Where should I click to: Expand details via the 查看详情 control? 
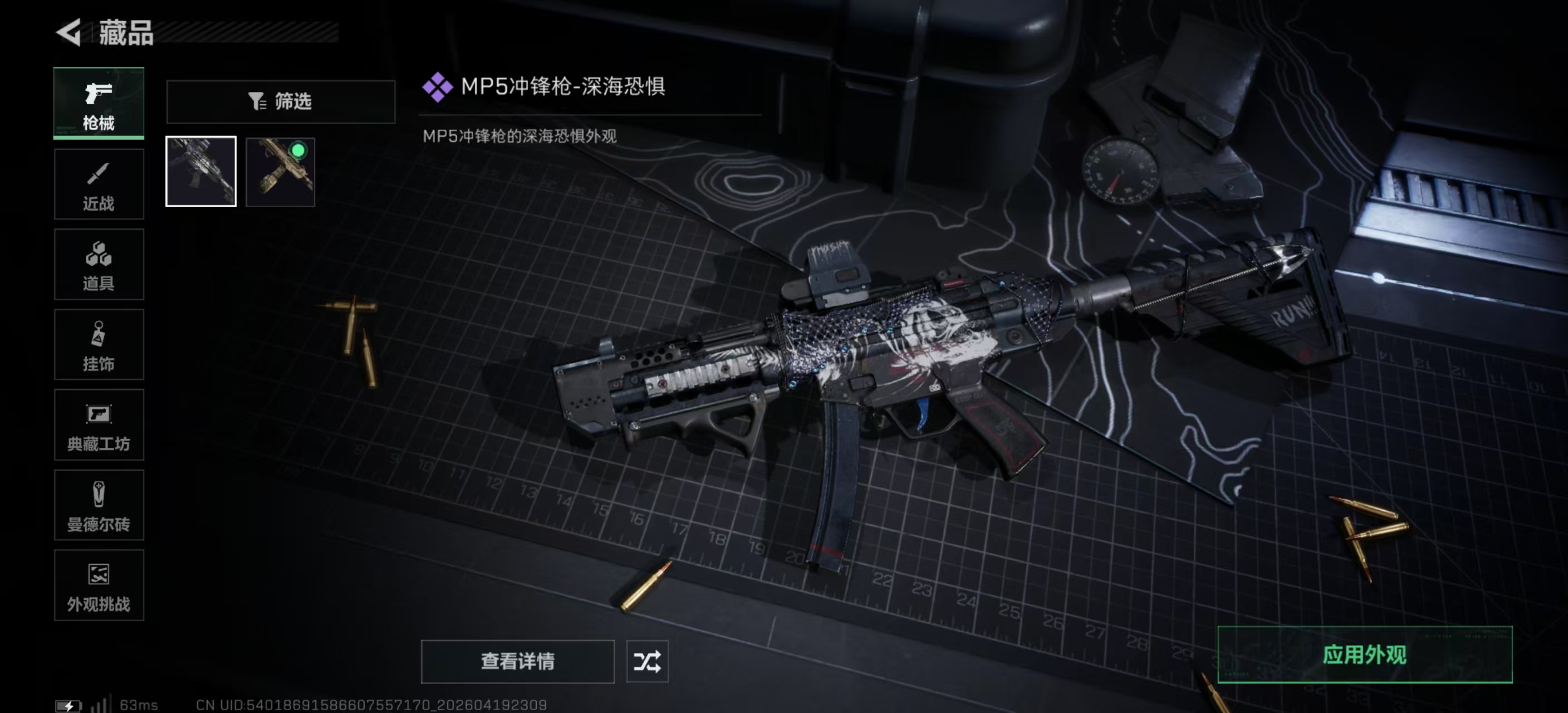point(517,662)
